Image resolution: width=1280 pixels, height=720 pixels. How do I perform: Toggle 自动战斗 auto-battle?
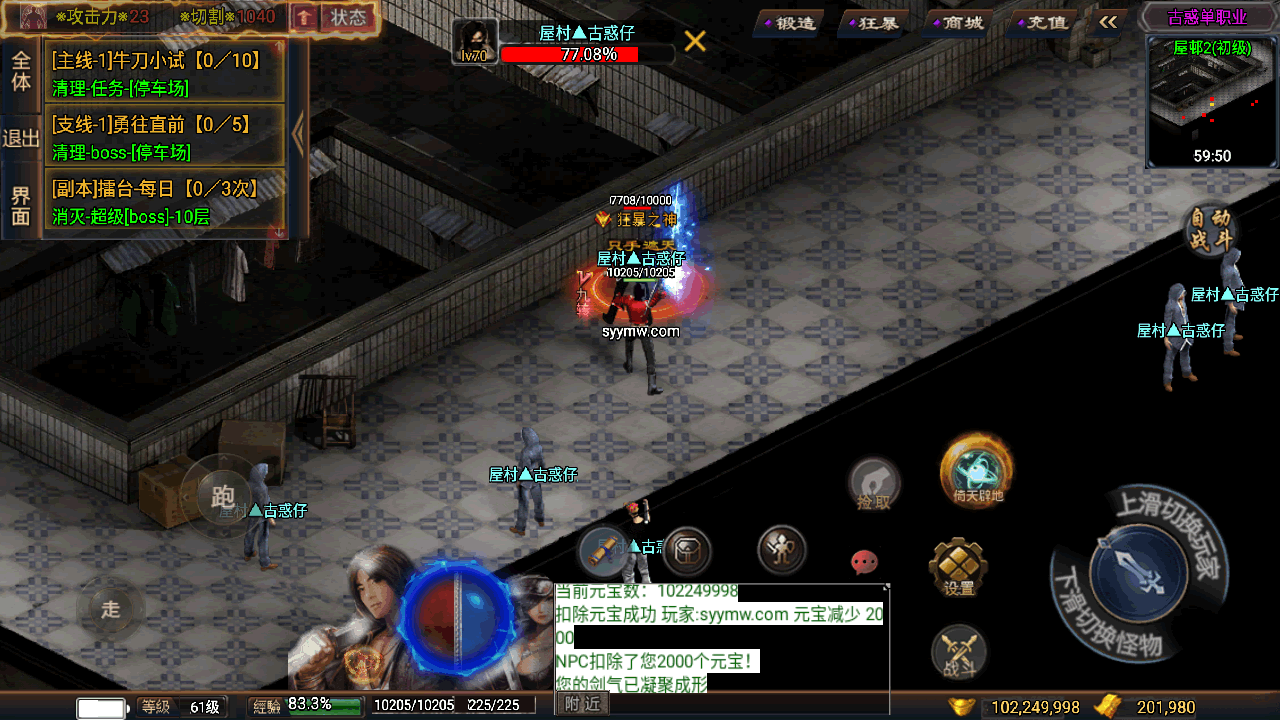tap(1211, 229)
